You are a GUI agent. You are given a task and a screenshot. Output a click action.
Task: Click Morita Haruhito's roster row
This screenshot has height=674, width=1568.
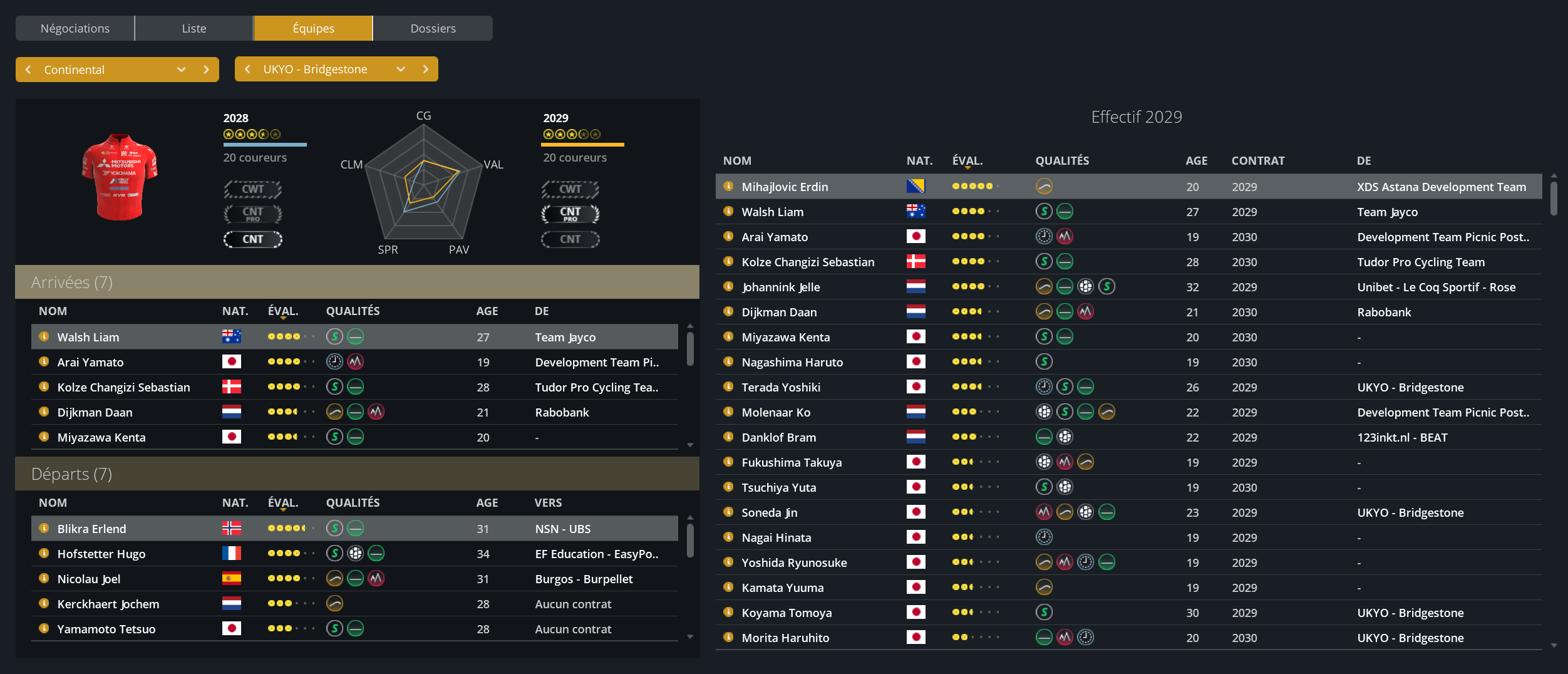pos(785,638)
